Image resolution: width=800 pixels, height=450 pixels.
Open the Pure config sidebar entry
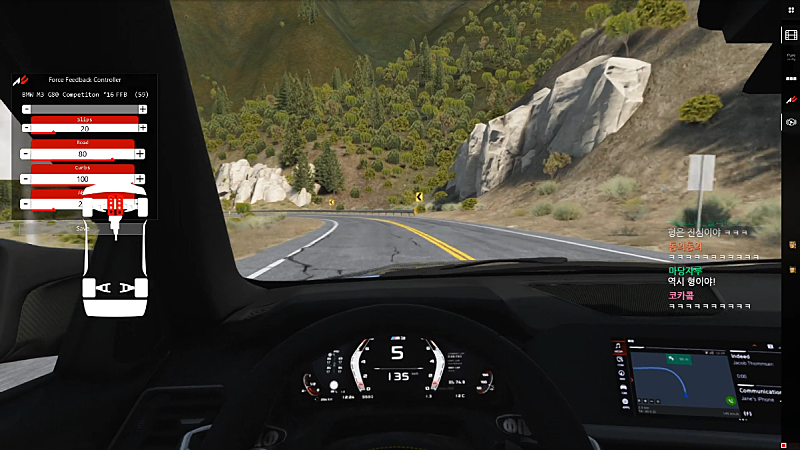790,58
